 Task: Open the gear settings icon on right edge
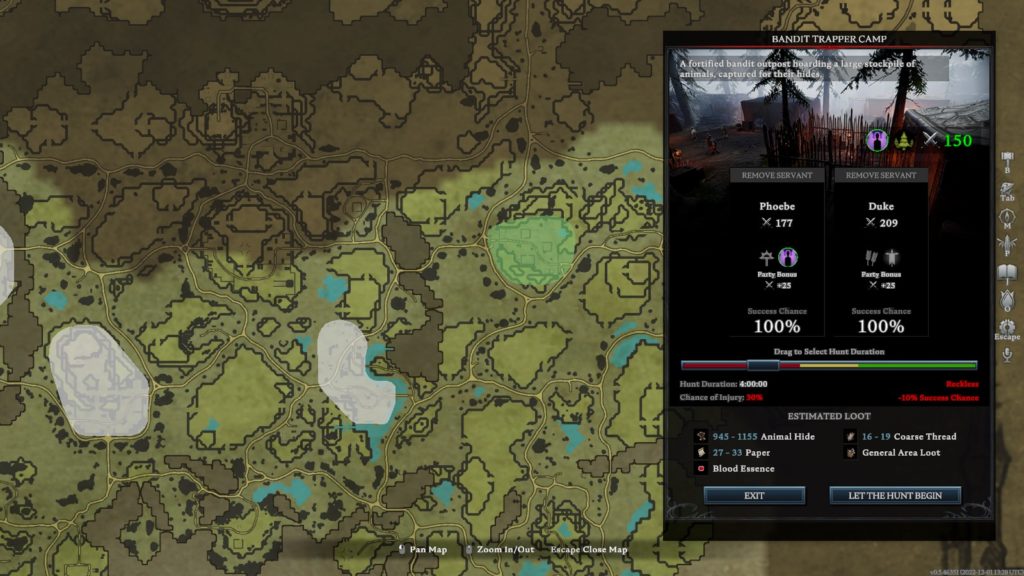1007,327
